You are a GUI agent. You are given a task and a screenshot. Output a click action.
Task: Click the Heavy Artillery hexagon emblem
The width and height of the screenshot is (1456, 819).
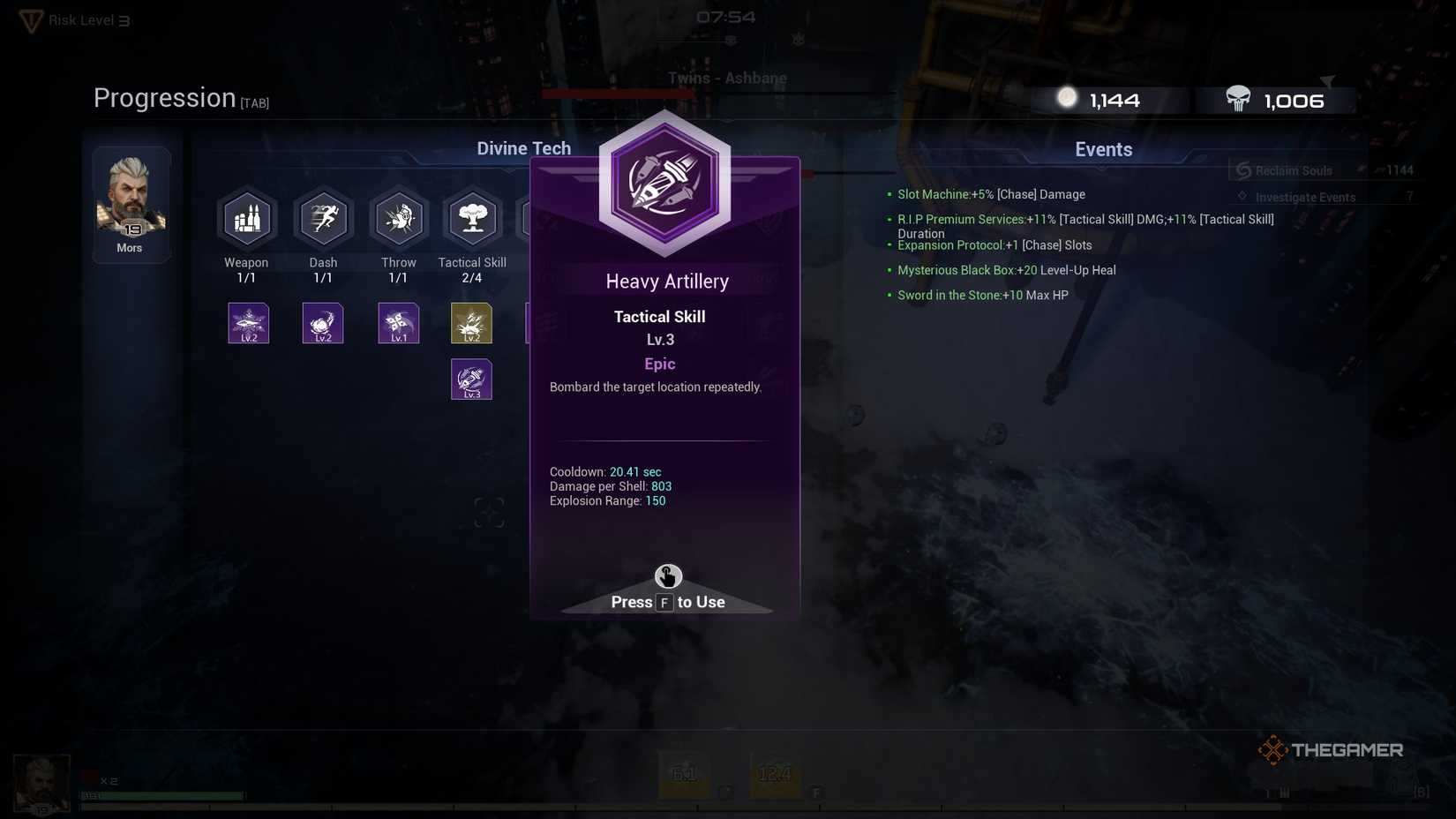click(x=665, y=183)
